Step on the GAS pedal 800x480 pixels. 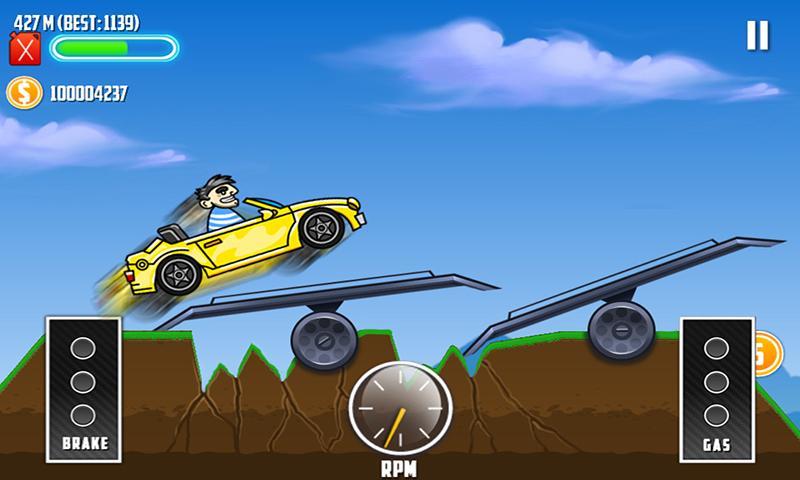point(716,386)
